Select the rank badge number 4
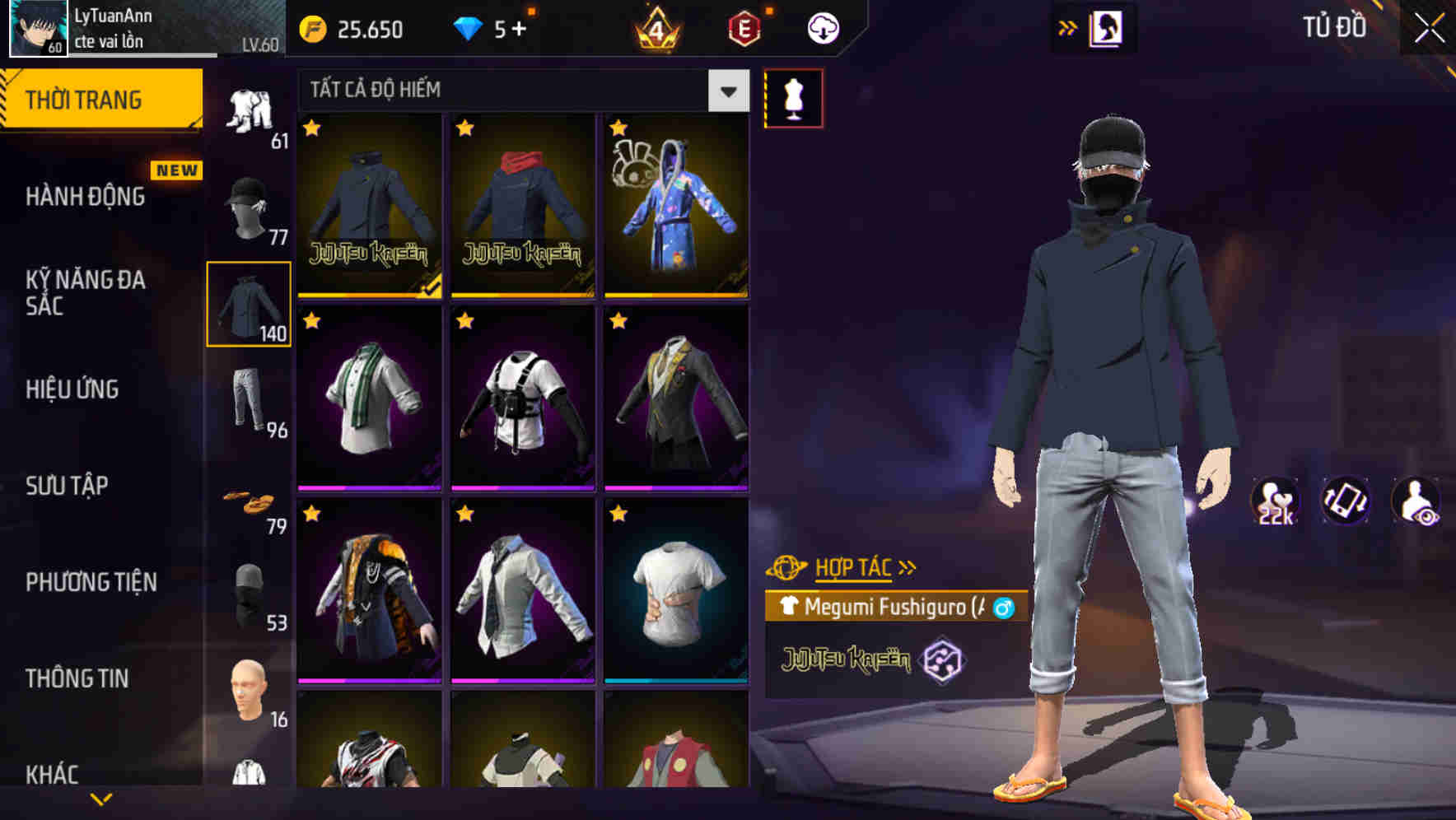Viewport: 1456px width, 820px height. (x=659, y=29)
